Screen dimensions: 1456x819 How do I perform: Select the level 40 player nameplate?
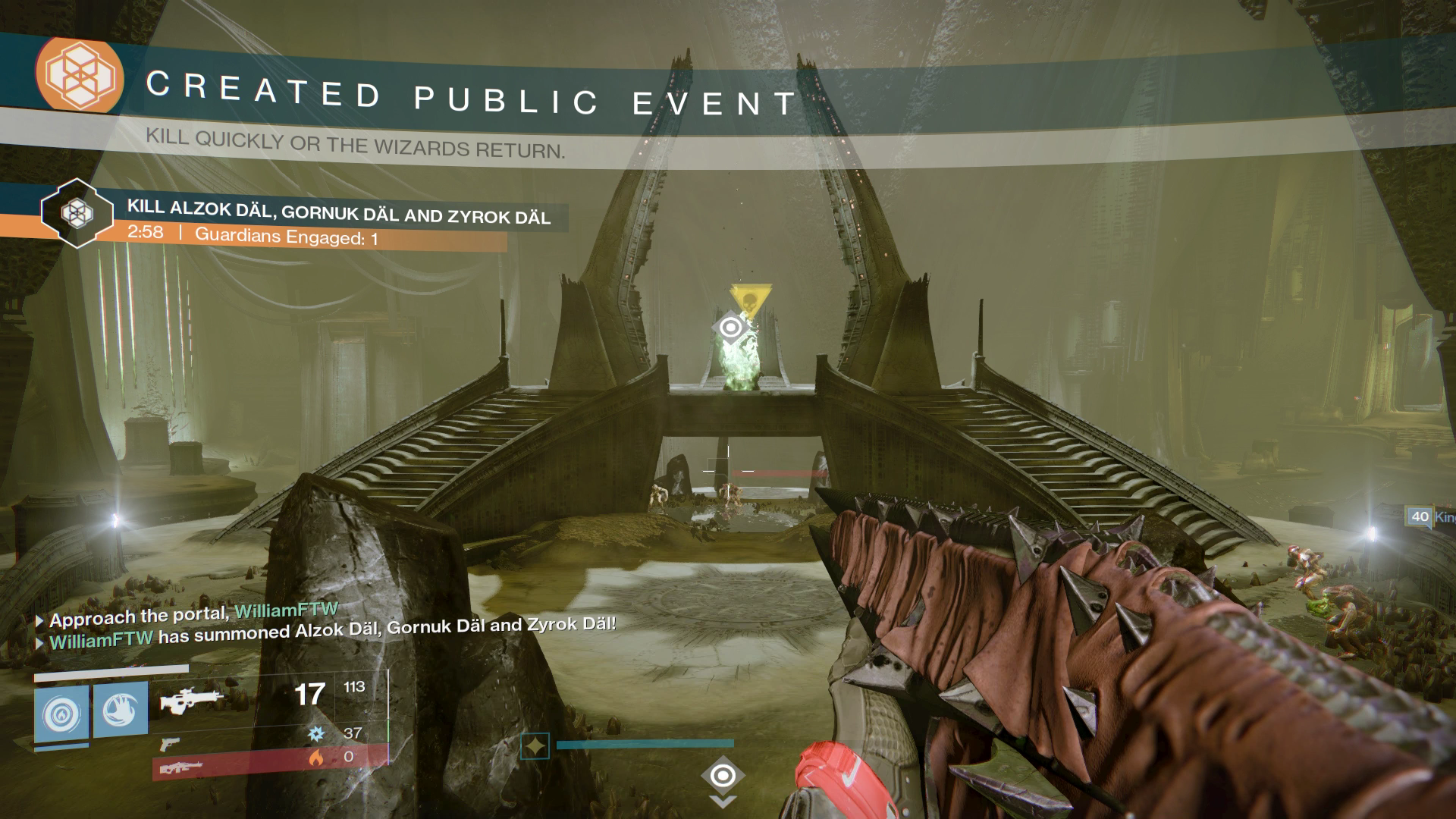pos(1430,517)
